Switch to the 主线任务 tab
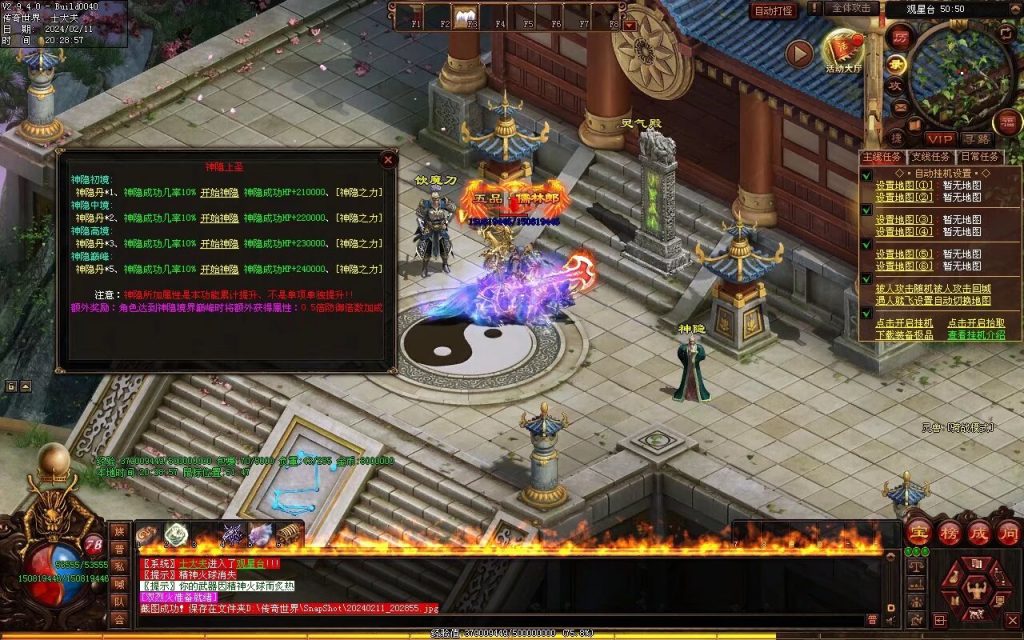The image size is (1024, 640). [882, 157]
